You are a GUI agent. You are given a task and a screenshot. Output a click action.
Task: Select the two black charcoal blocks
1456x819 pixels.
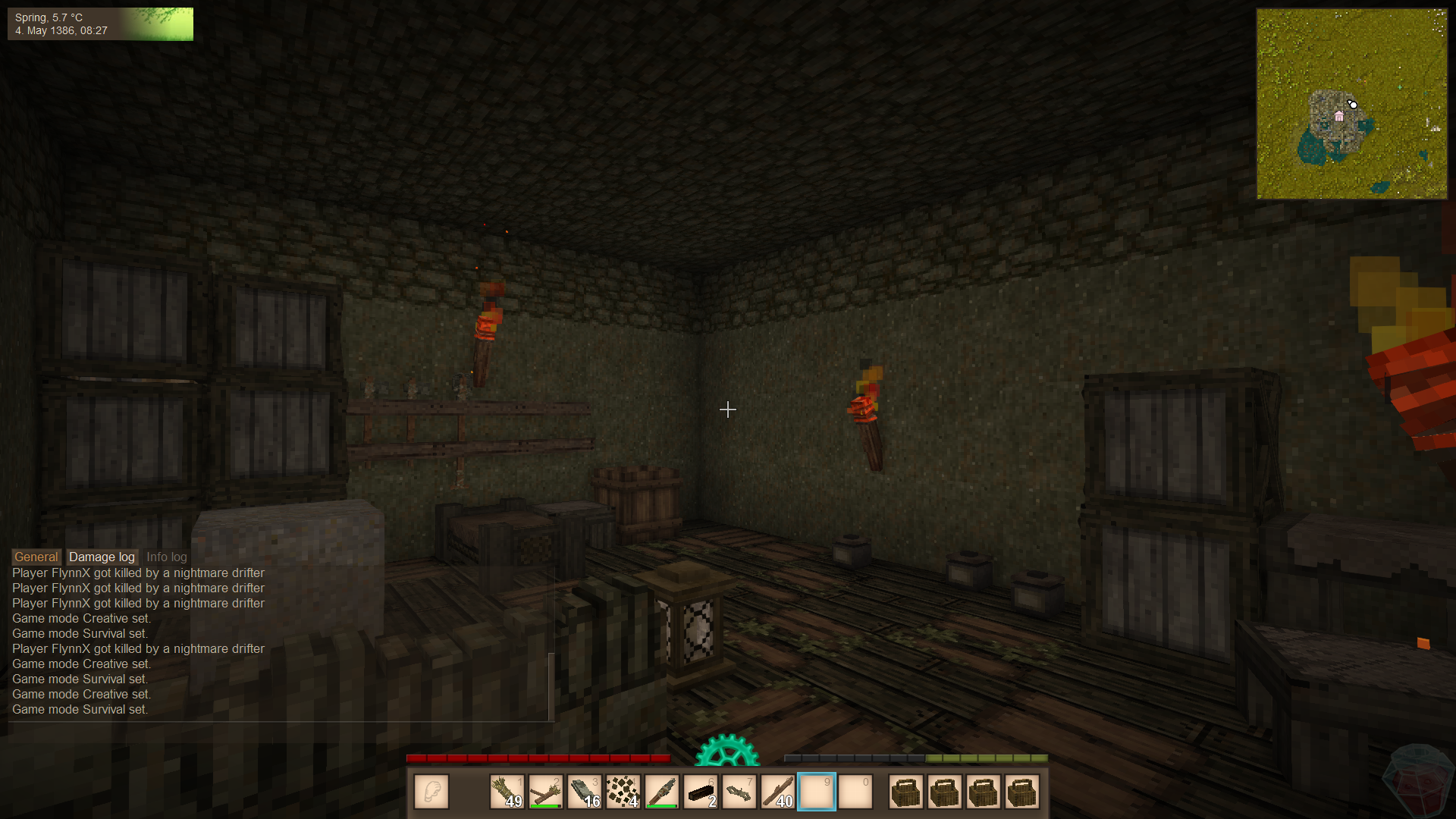pos(700,792)
